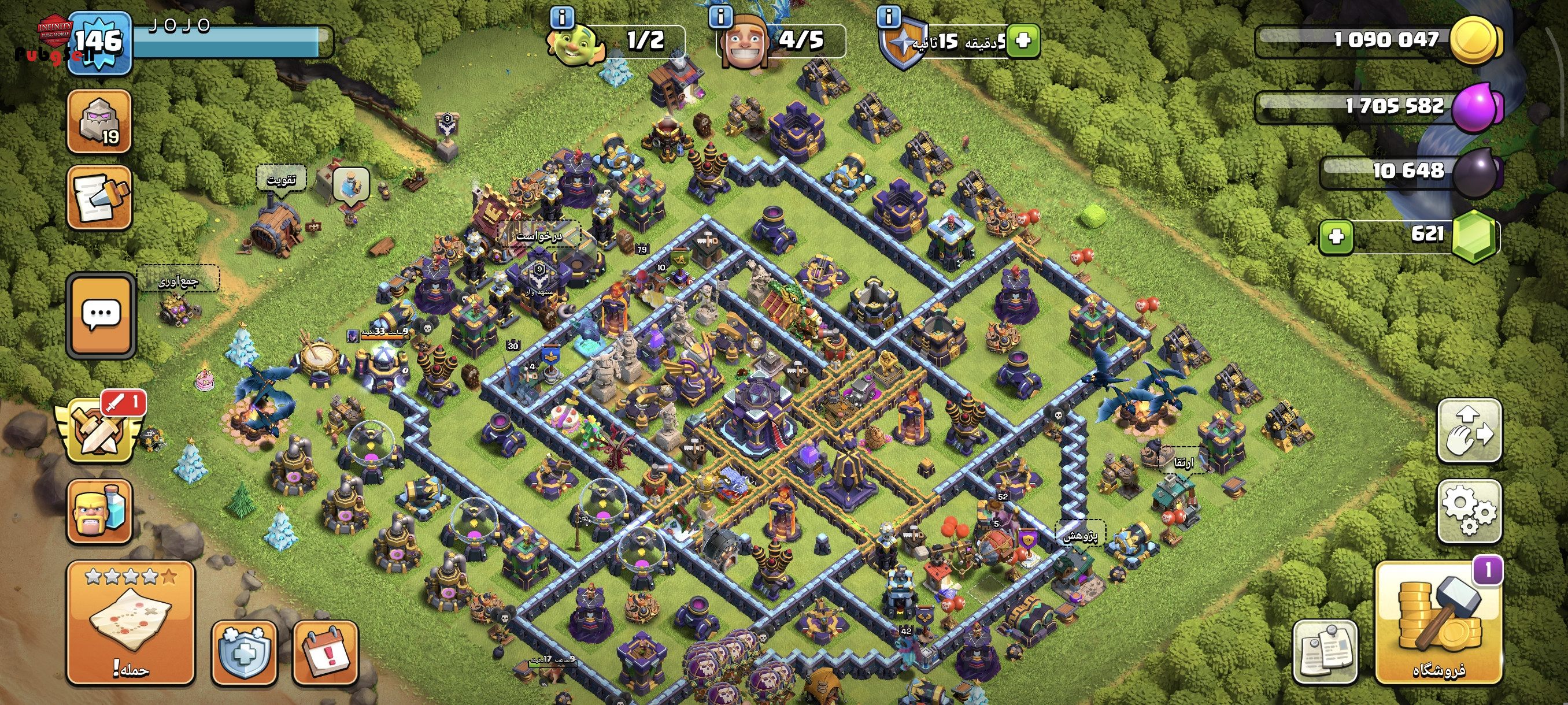The width and height of the screenshot is (1568, 705).
Task: Open the trophy league rock badge
Action: point(99,121)
